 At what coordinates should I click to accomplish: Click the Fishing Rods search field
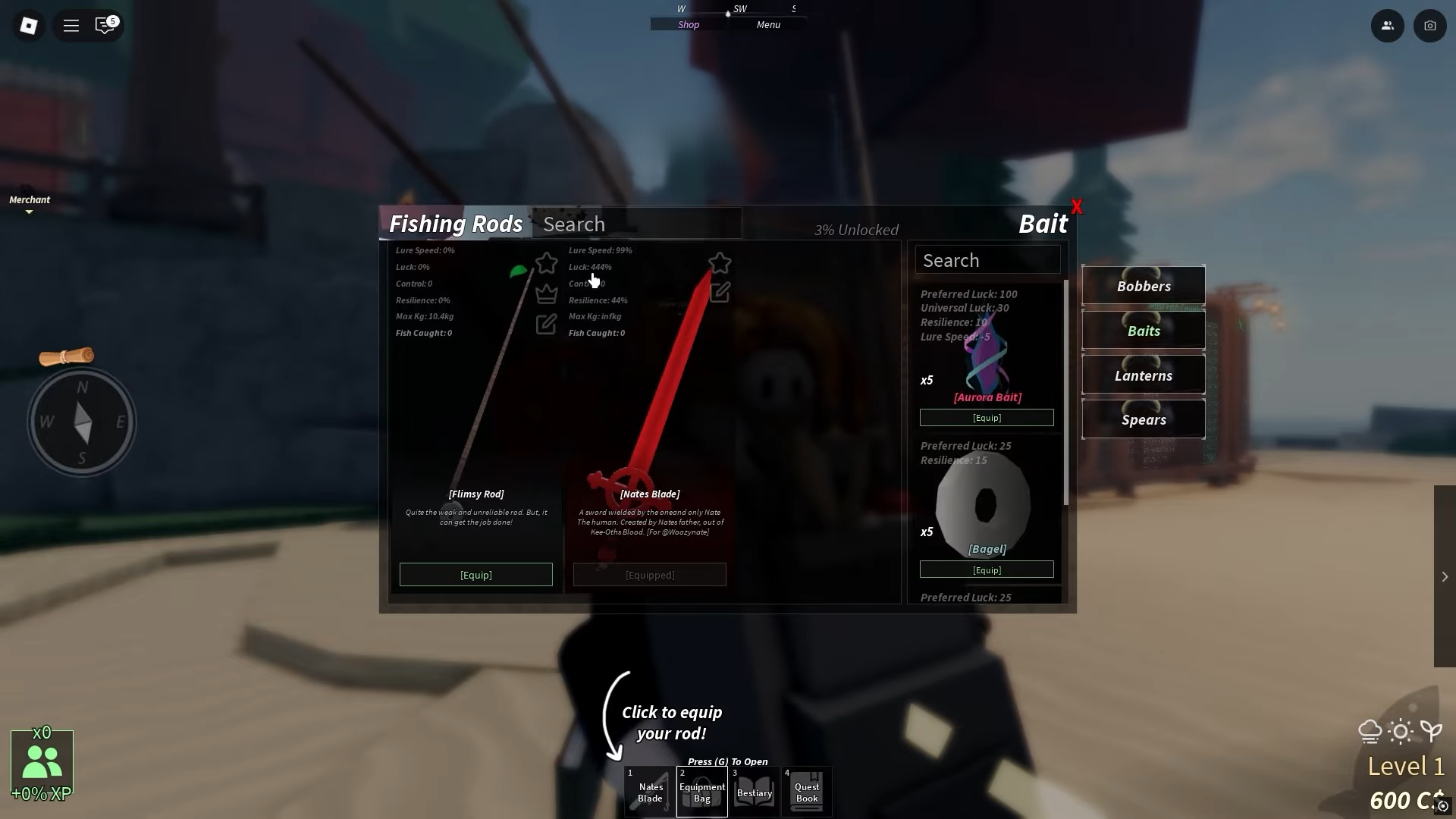pos(637,223)
